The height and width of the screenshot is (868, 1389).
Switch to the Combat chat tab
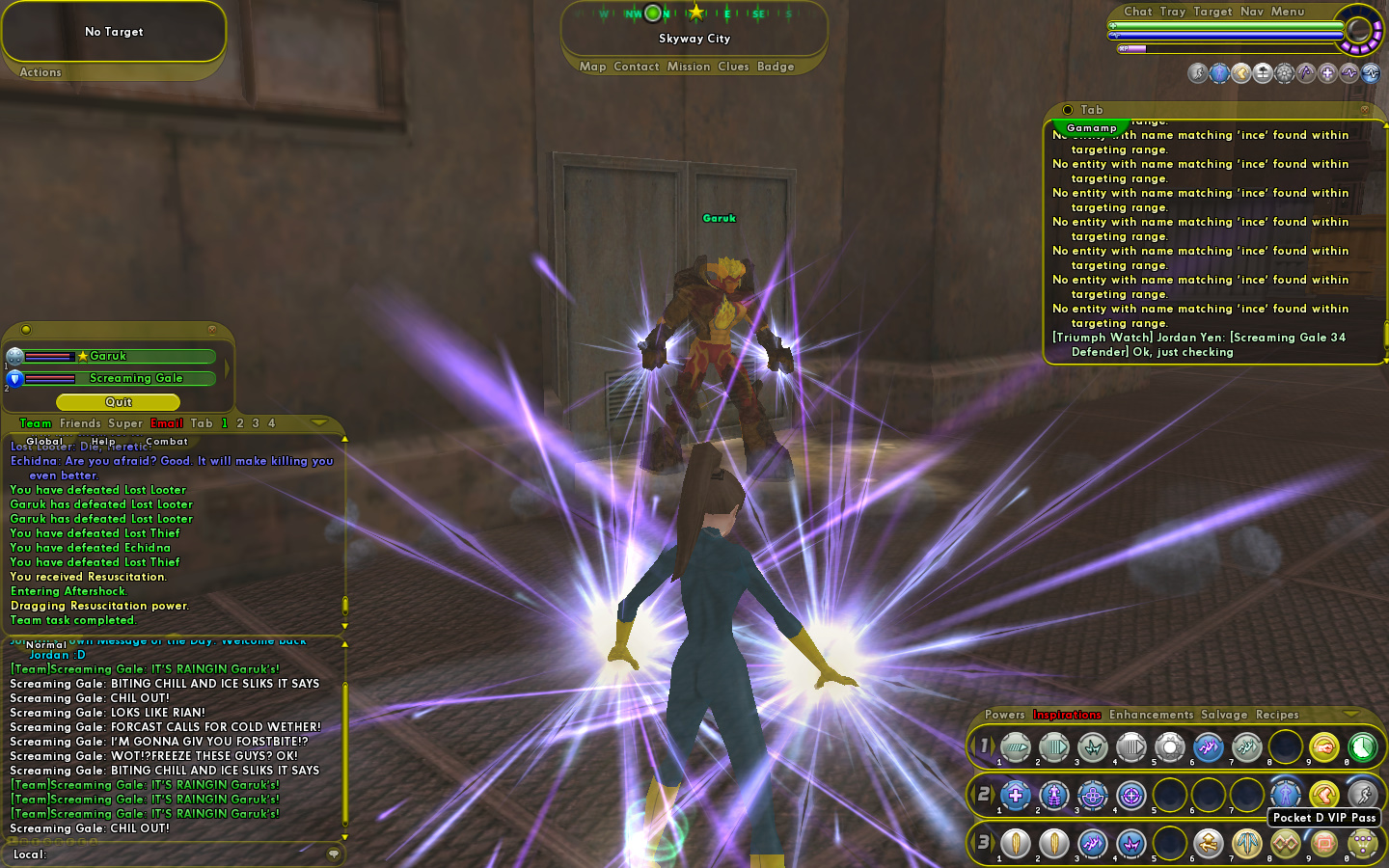[167, 442]
